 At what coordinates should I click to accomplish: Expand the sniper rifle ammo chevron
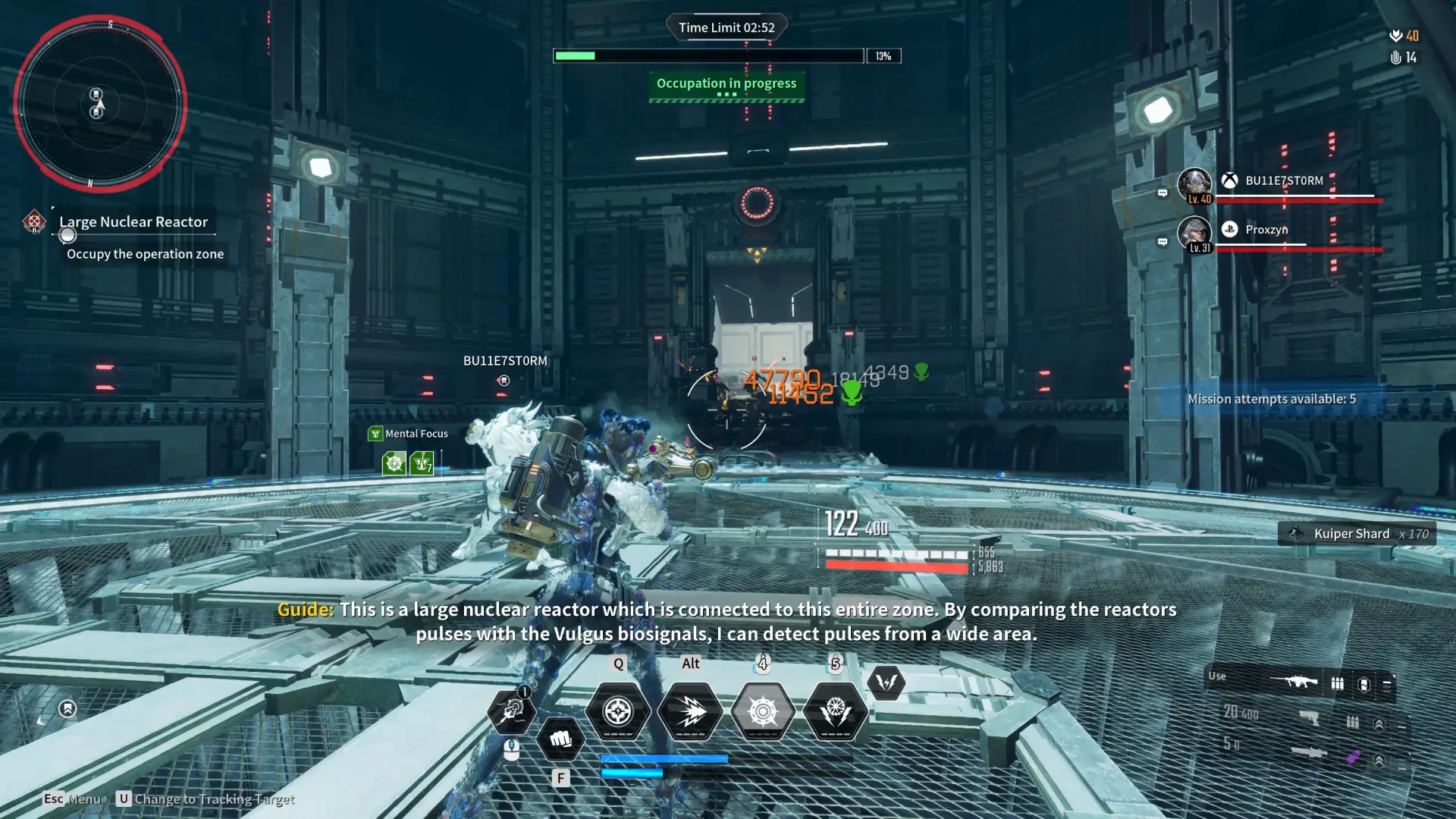(1379, 761)
